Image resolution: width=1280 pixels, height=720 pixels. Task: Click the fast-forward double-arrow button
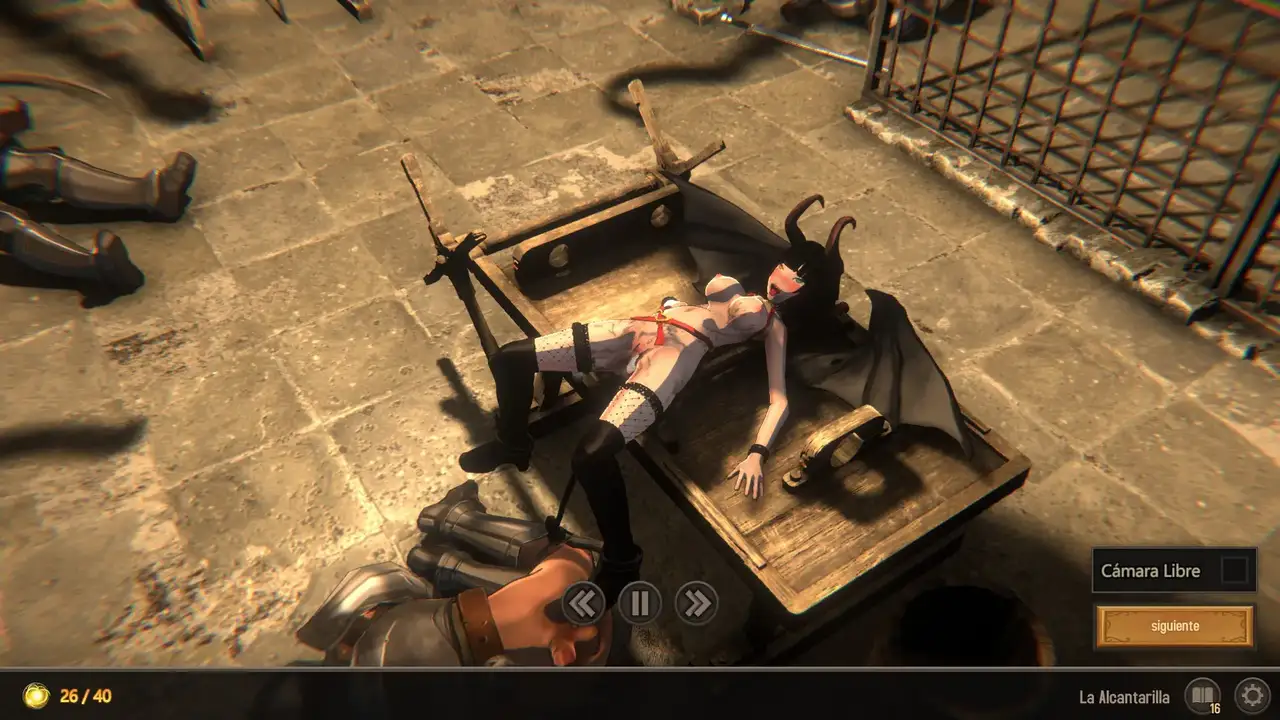[x=696, y=603]
